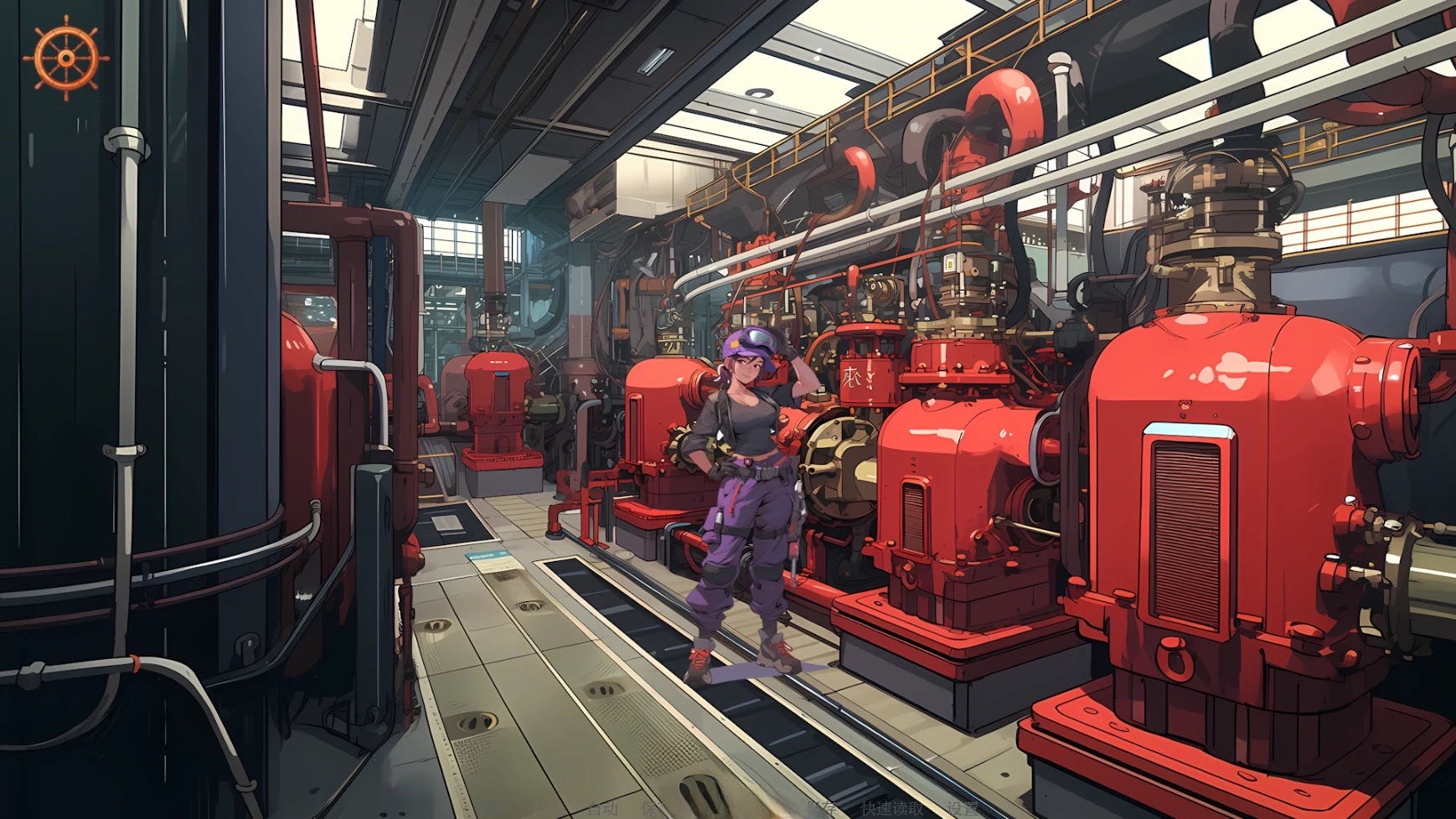This screenshot has width=1456, height=819.
Task: Open 设置 (settings) from the bottom bar
Action: click(x=963, y=809)
